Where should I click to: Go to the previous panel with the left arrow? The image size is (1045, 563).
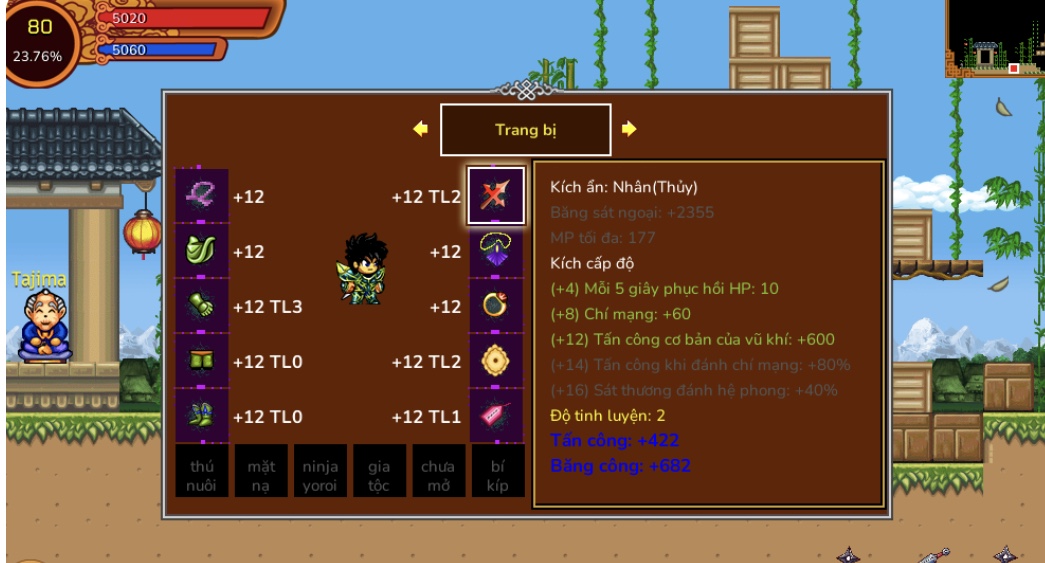tap(420, 129)
